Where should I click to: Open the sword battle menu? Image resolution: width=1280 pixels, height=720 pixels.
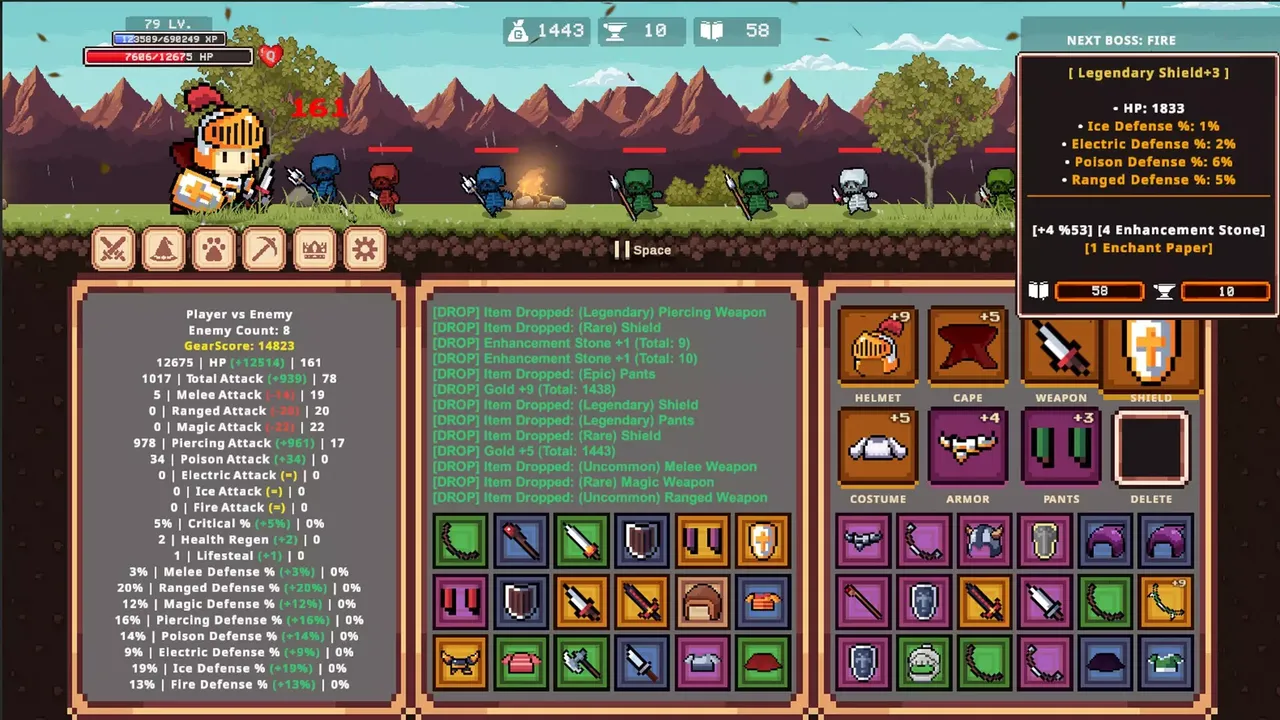[x=113, y=248]
